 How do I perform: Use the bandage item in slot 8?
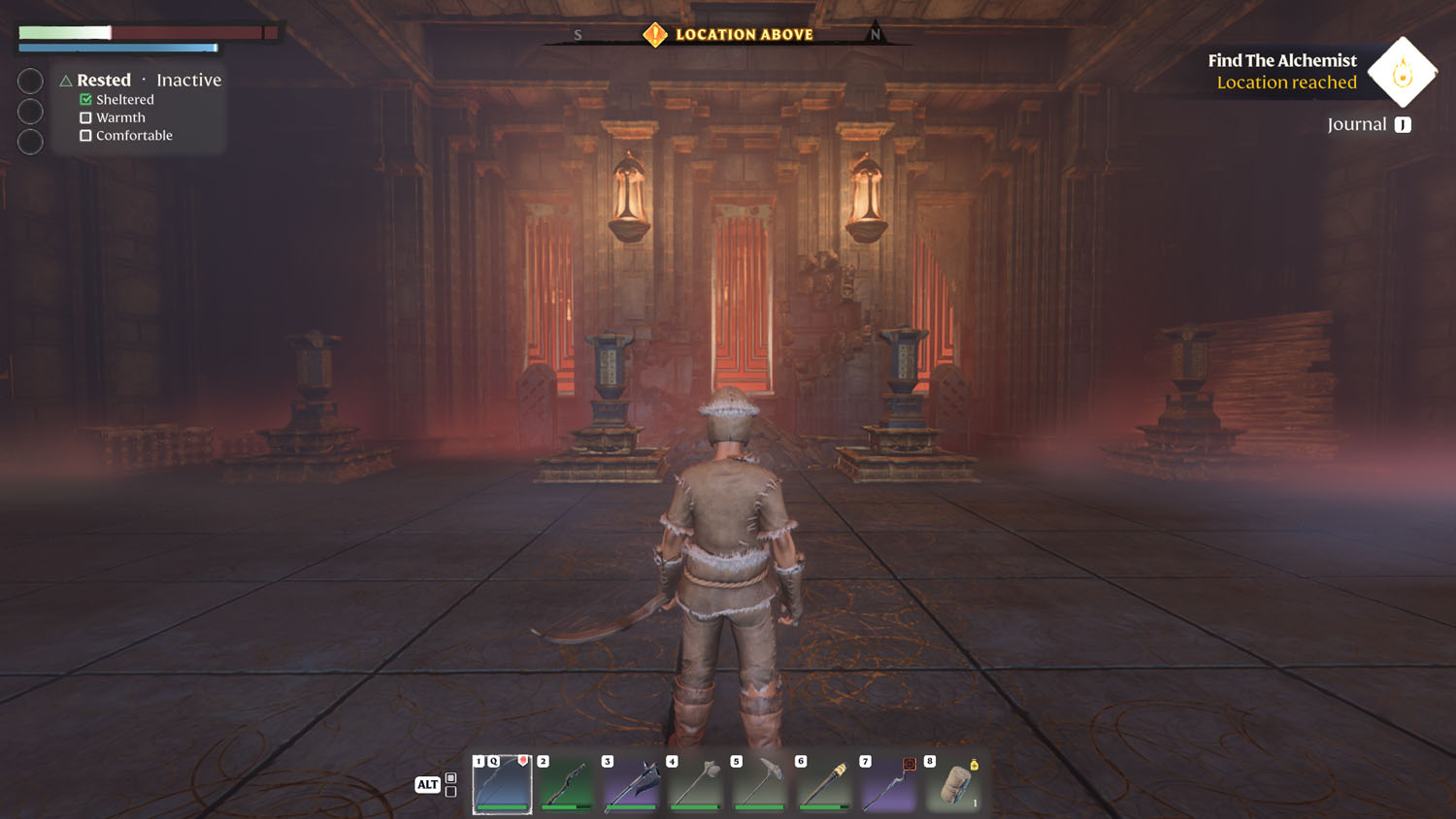tap(953, 784)
